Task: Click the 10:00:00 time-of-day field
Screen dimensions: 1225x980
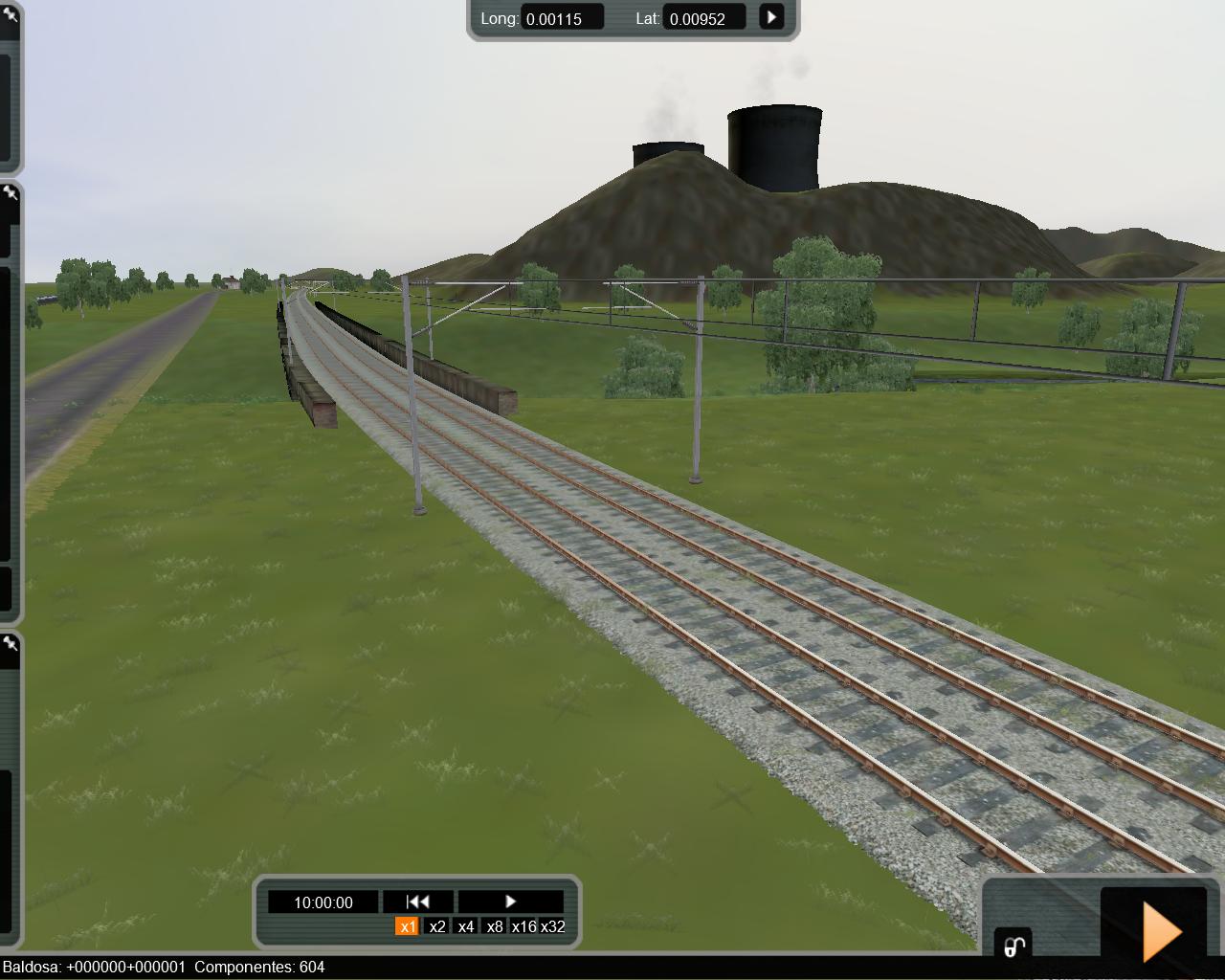Action: coord(323,902)
